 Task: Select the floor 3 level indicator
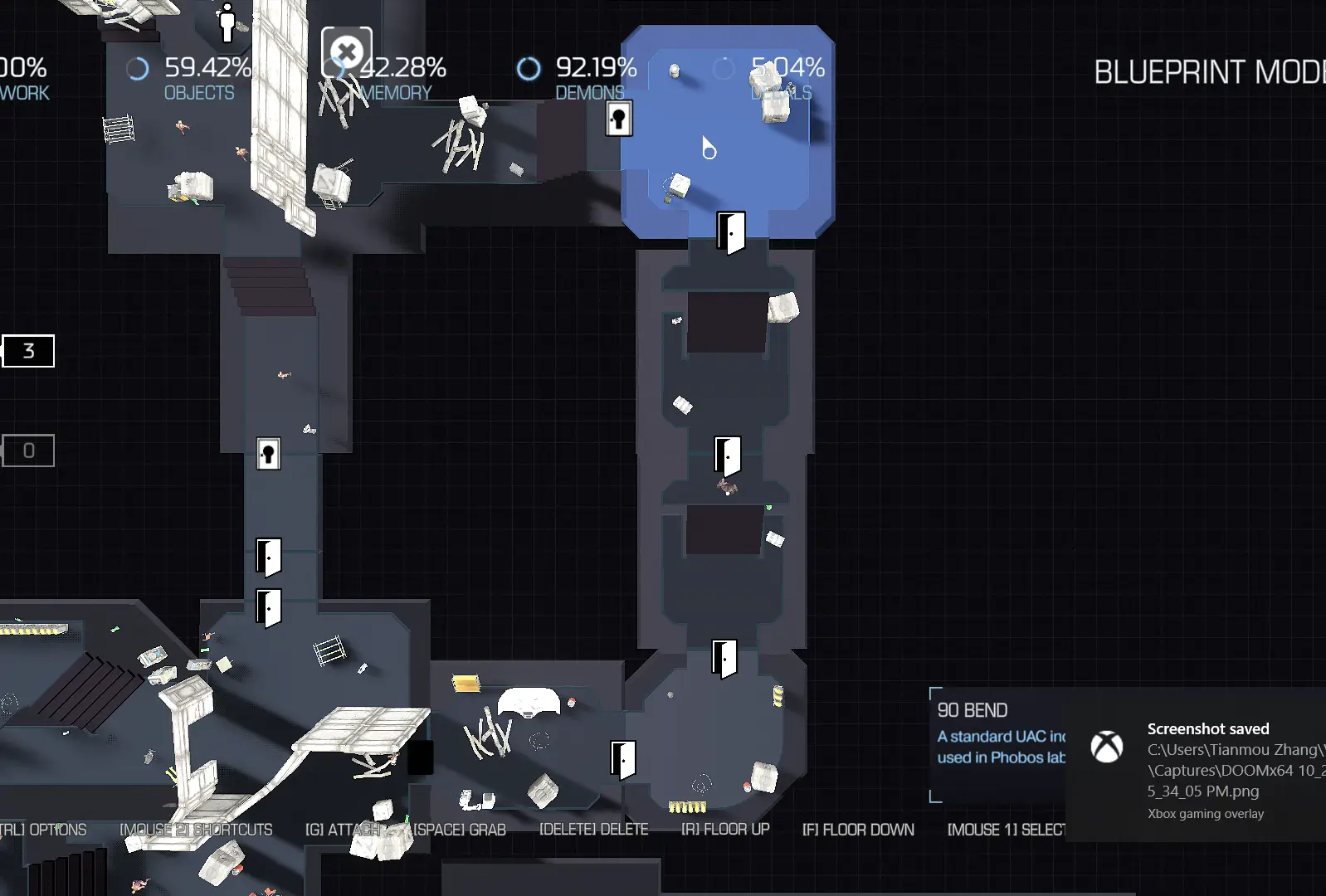click(x=28, y=351)
